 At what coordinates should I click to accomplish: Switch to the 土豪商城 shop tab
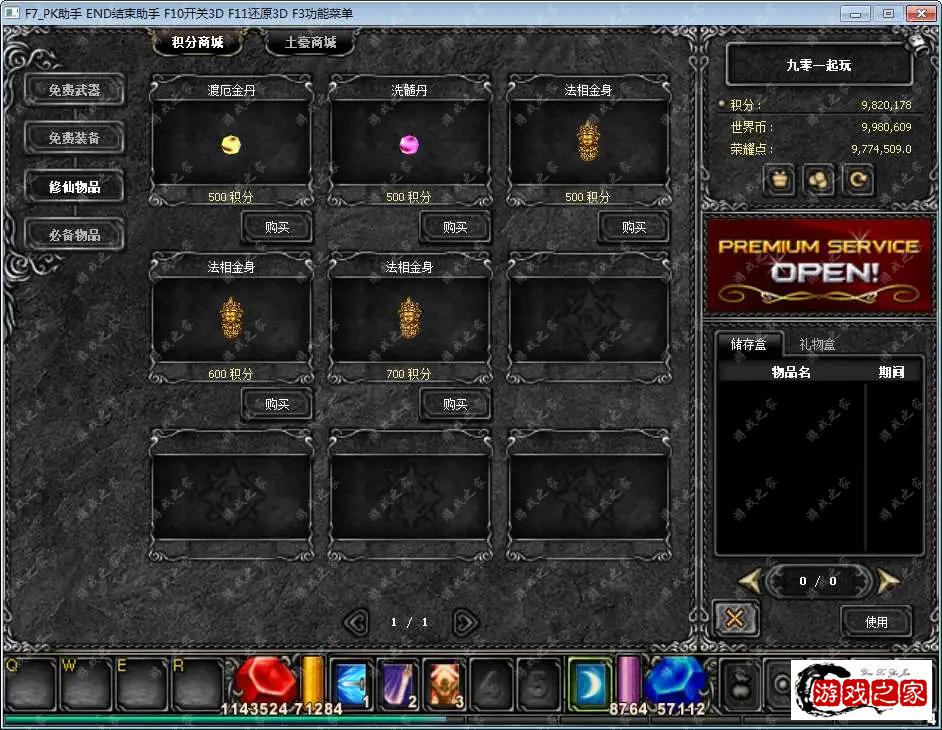pyautogui.click(x=309, y=43)
